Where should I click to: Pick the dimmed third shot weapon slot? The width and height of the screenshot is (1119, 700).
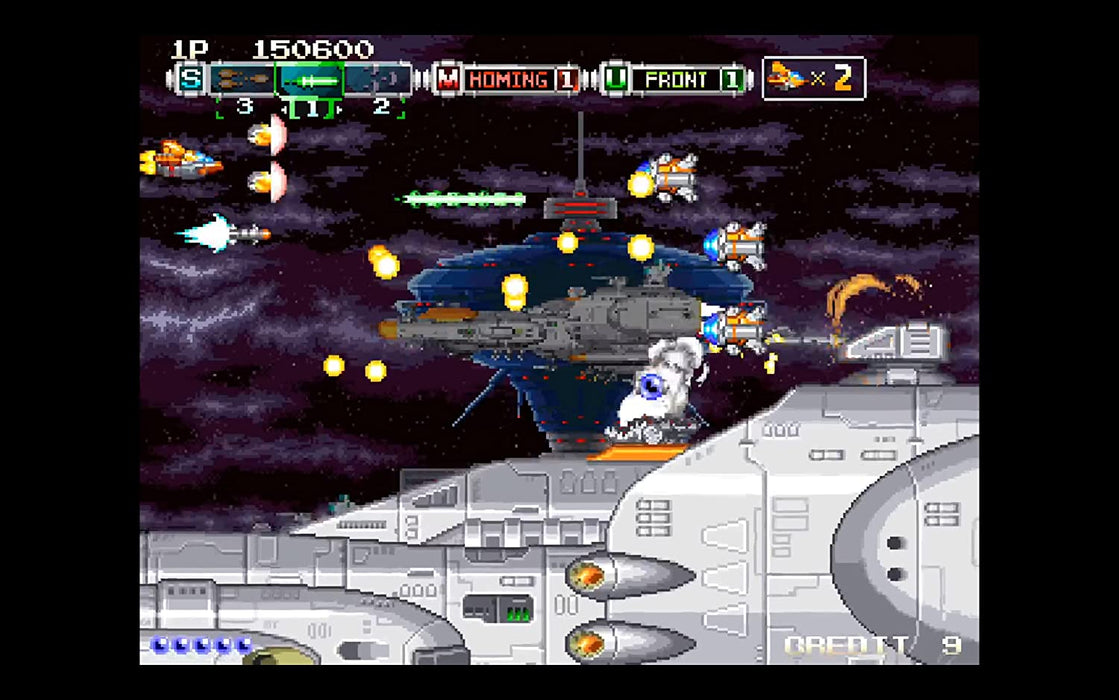(379, 79)
